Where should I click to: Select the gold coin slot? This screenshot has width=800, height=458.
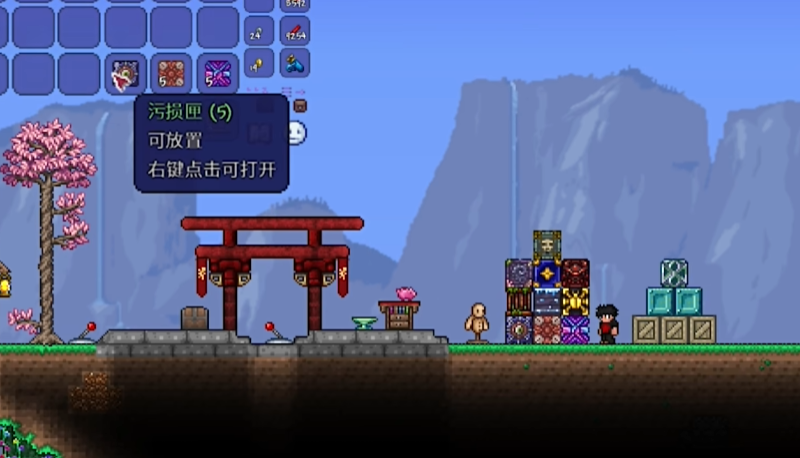click(258, 64)
